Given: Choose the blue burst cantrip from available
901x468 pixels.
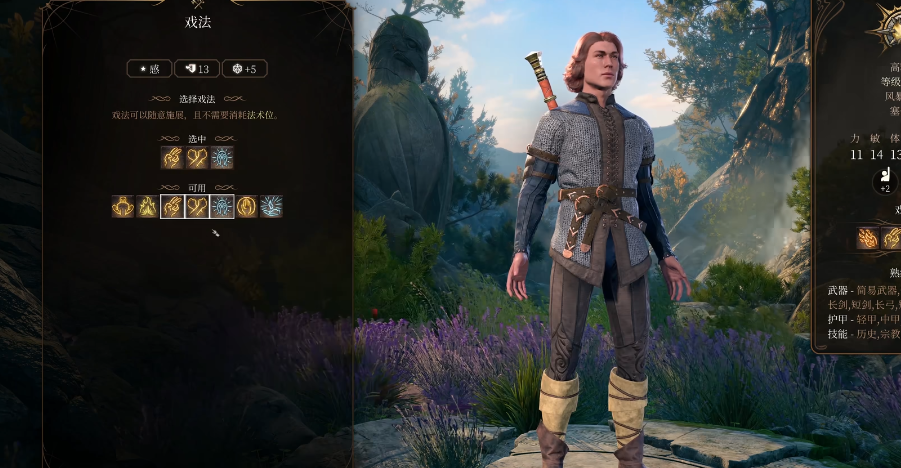Looking at the screenshot, I should [x=271, y=207].
